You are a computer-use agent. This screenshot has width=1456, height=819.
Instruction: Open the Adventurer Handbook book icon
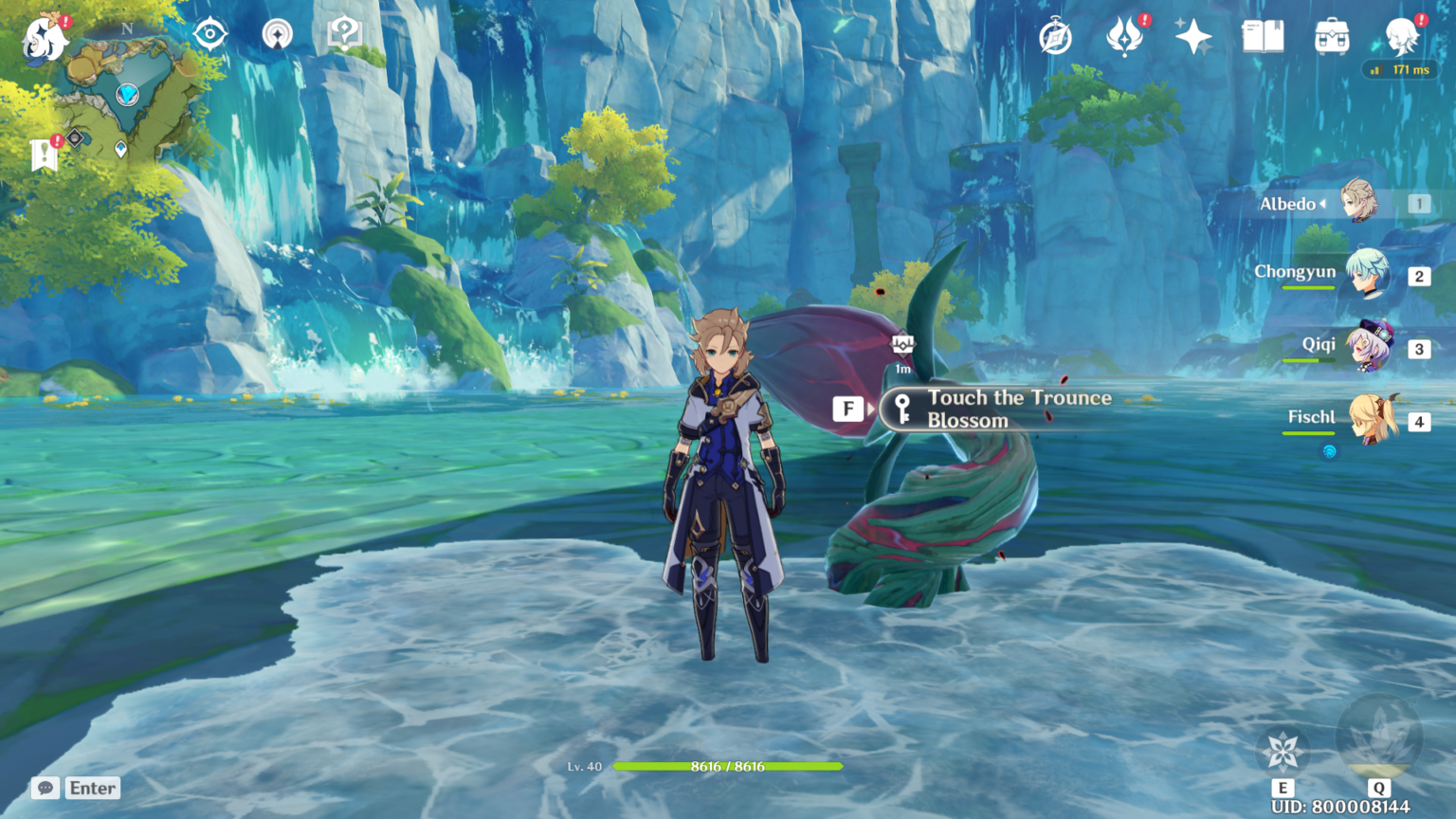(x=1263, y=37)
